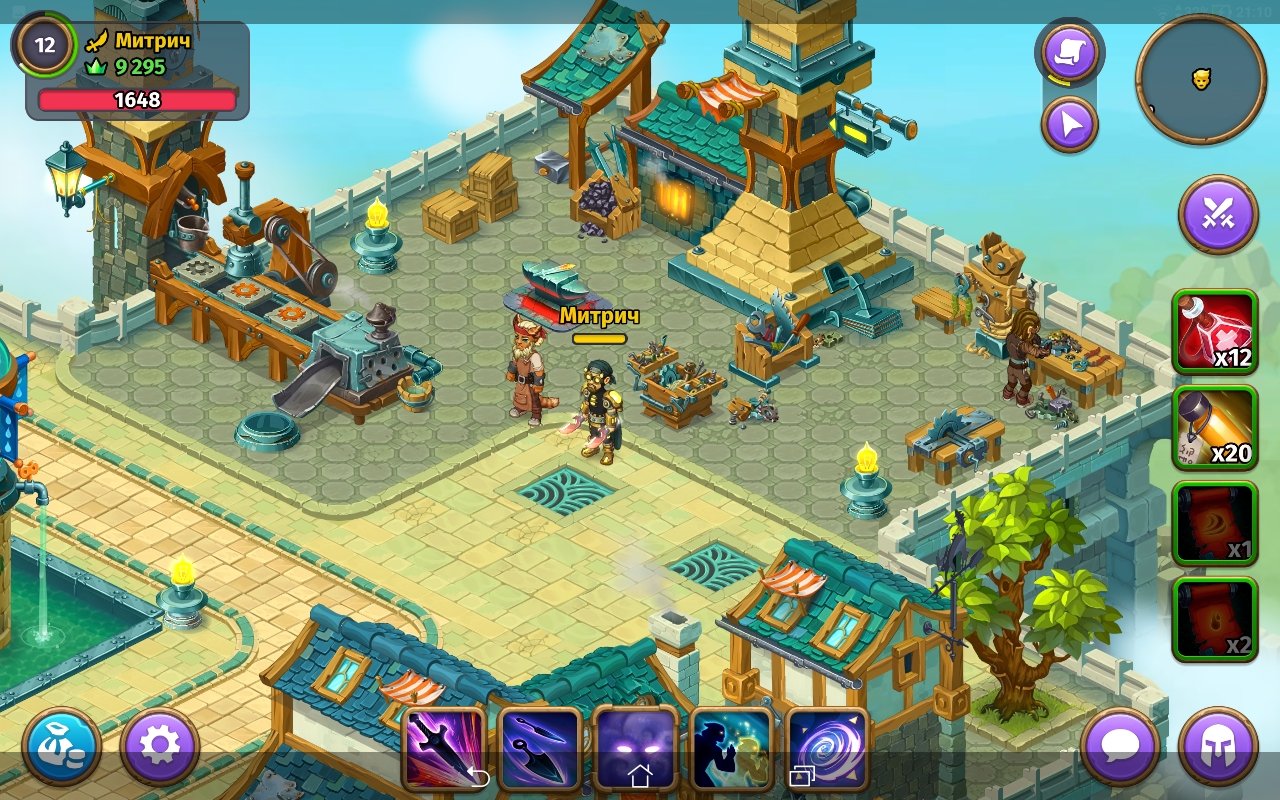Open the coin bag shop button
The image size is (1280, 800).
pyautogui.click(x=62, y=747)
